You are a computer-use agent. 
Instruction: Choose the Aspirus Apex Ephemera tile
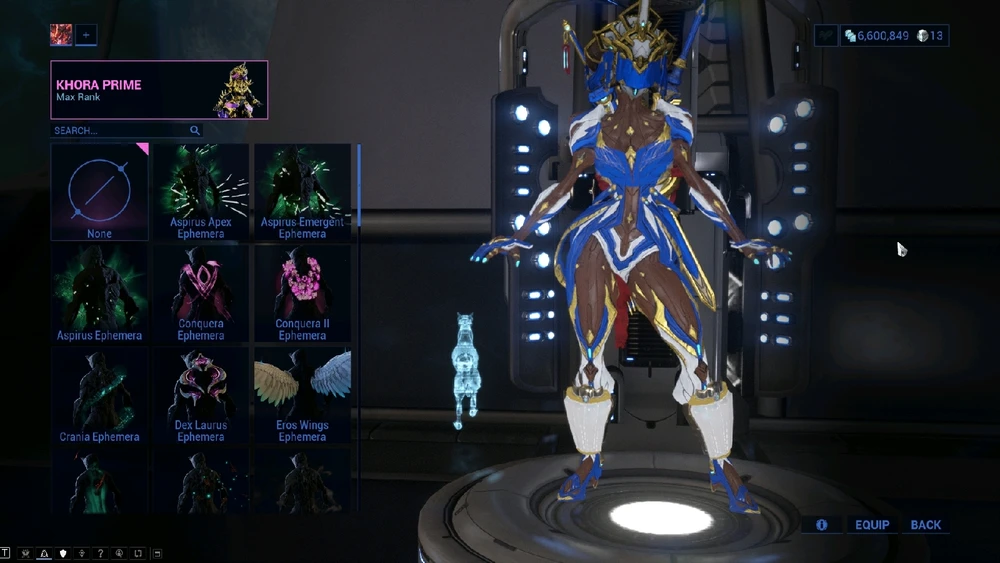201,192
